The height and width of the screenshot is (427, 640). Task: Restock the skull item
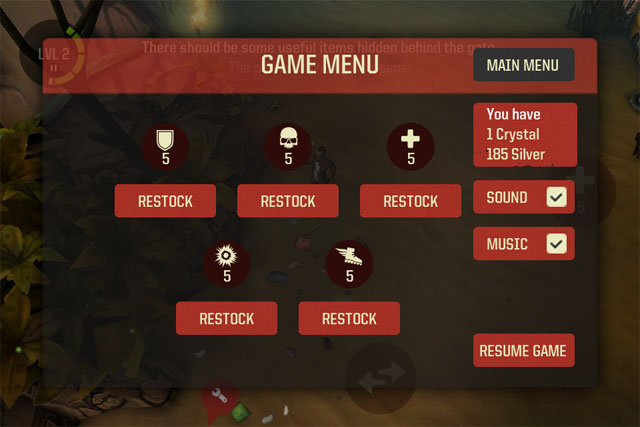click(x=287, y=201)
